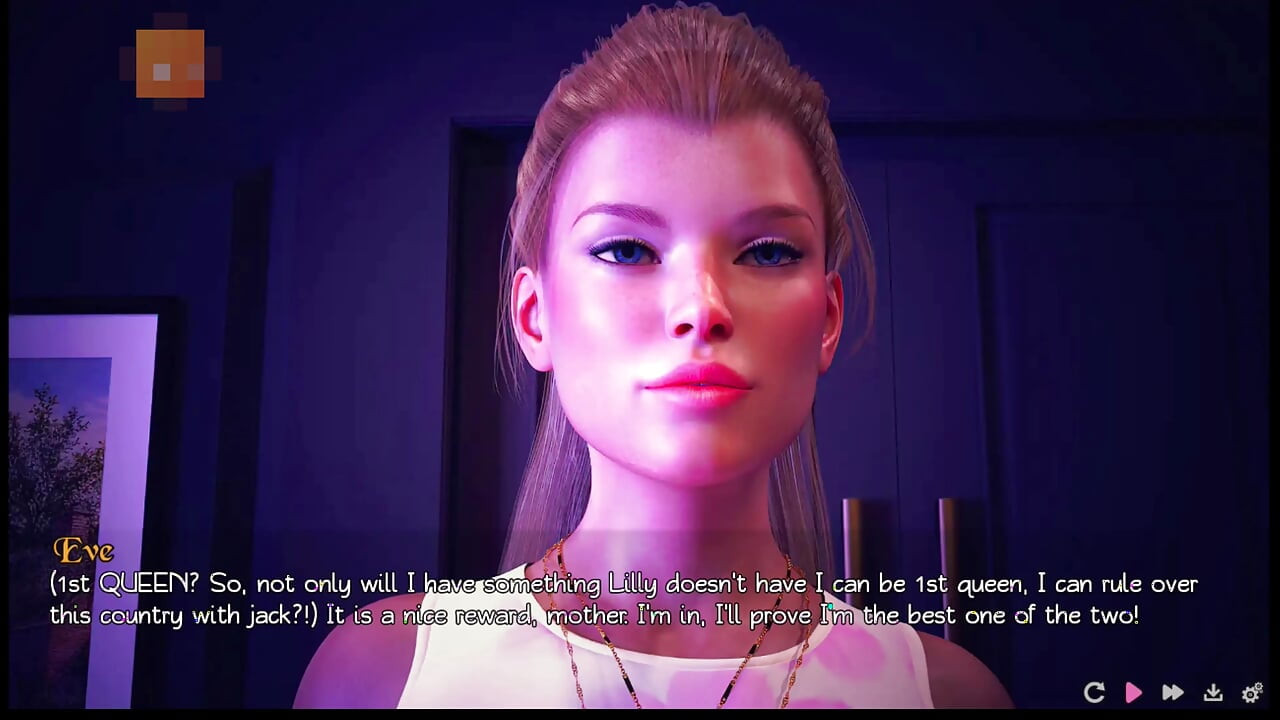This screenshot has width=1280, height=720.
Task: Select the dialogue text box
Action: pos(620,599)
